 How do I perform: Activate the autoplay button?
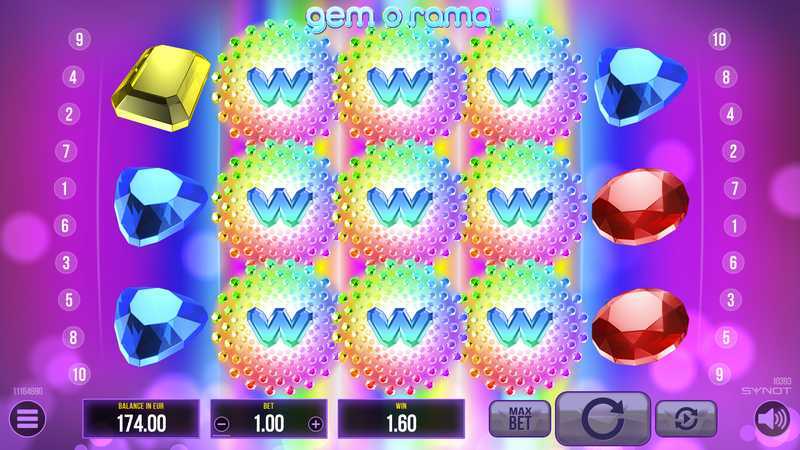[686, 418]
